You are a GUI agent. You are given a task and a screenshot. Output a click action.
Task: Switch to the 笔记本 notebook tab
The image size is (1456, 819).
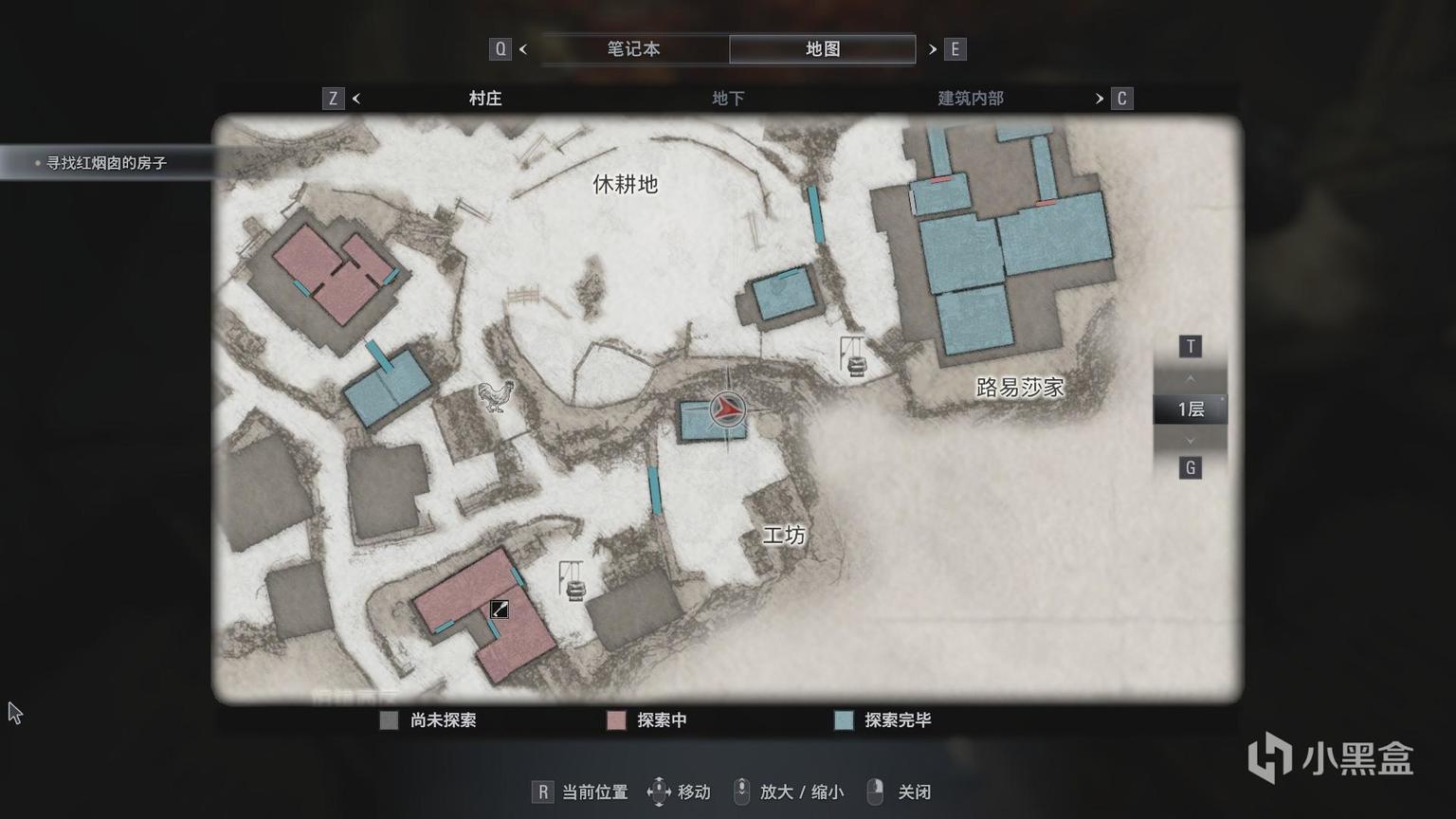633,49
